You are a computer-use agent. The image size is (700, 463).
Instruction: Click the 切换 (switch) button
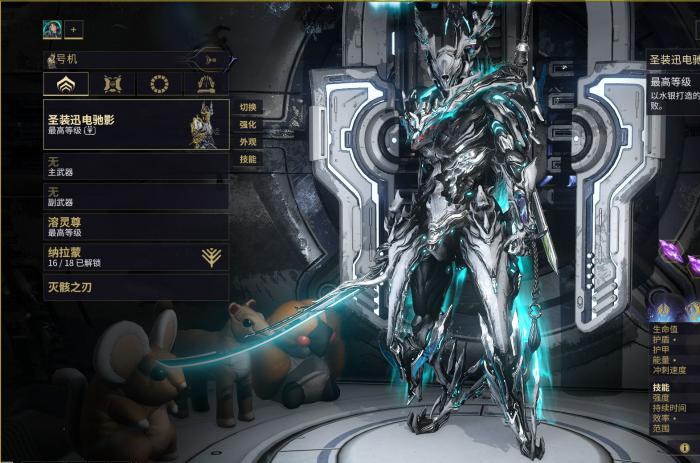248,107
